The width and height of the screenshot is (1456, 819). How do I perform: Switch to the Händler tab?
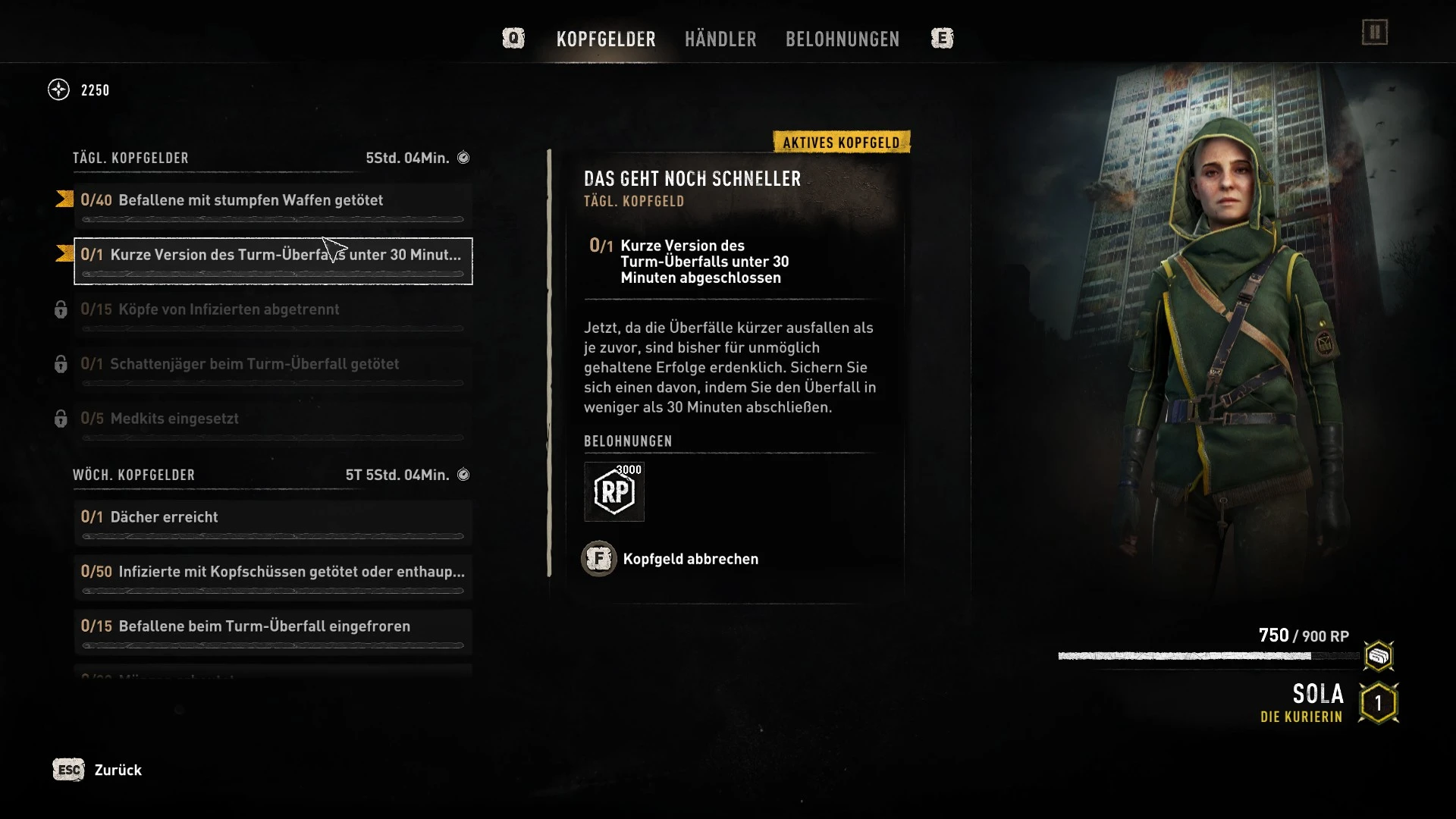coord(720,39)
